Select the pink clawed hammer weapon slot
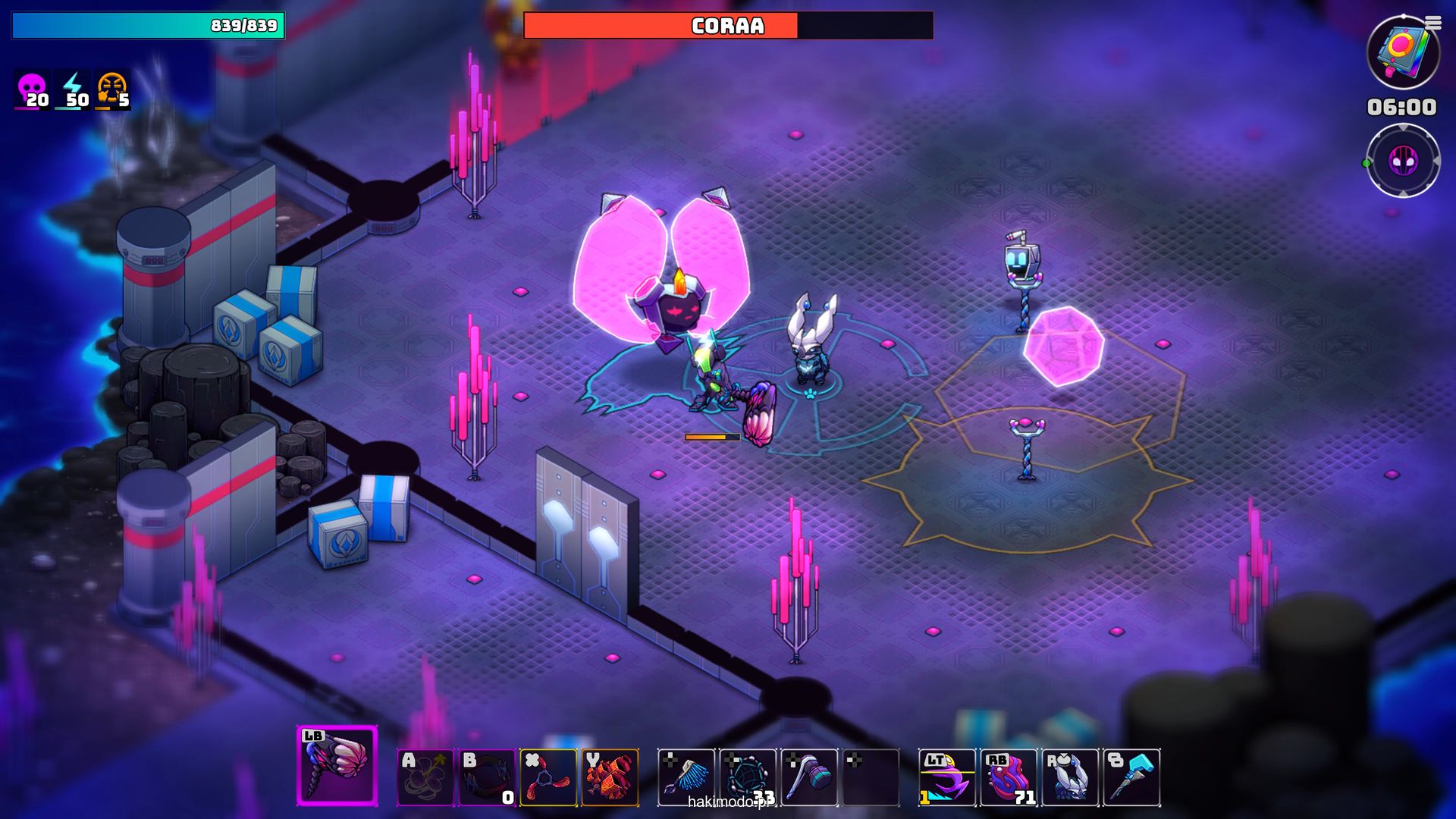 click(337, 765)
